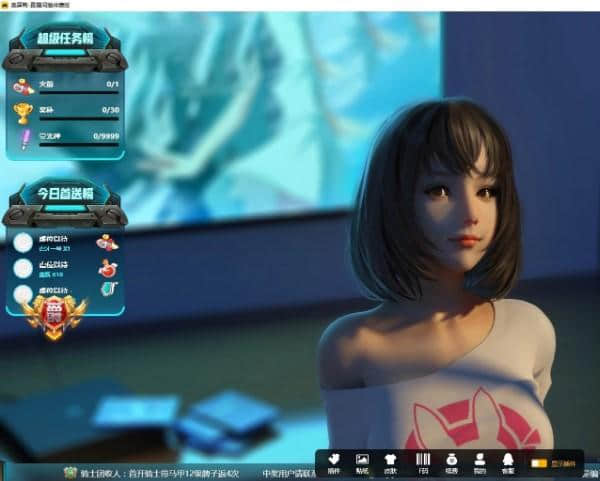The width and height of the screenshot is (600, 481).
Task: Toggle the orange switch in the toolbar
Action: coord(539,463)
